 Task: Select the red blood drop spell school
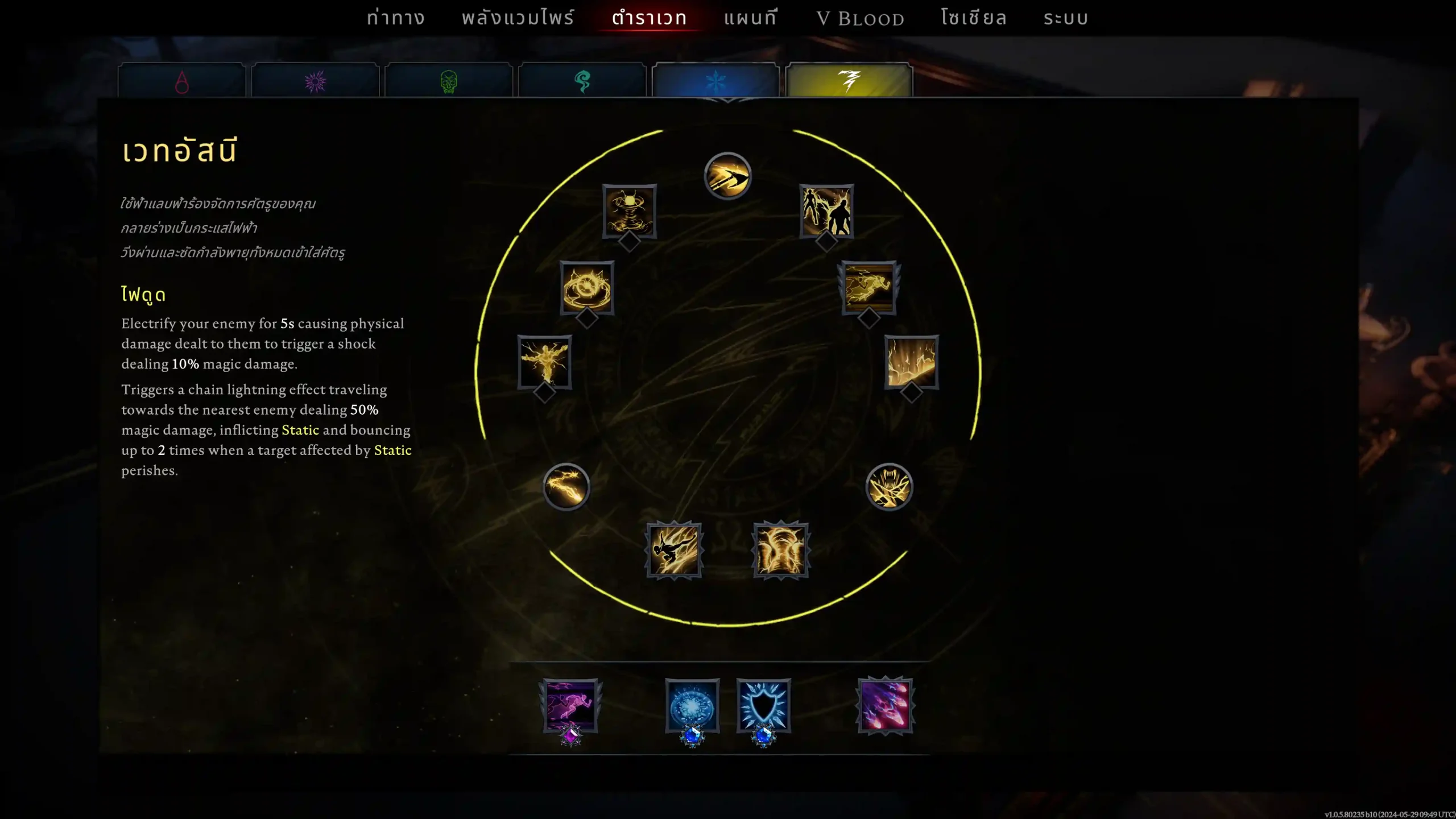[x=182, y=81]
